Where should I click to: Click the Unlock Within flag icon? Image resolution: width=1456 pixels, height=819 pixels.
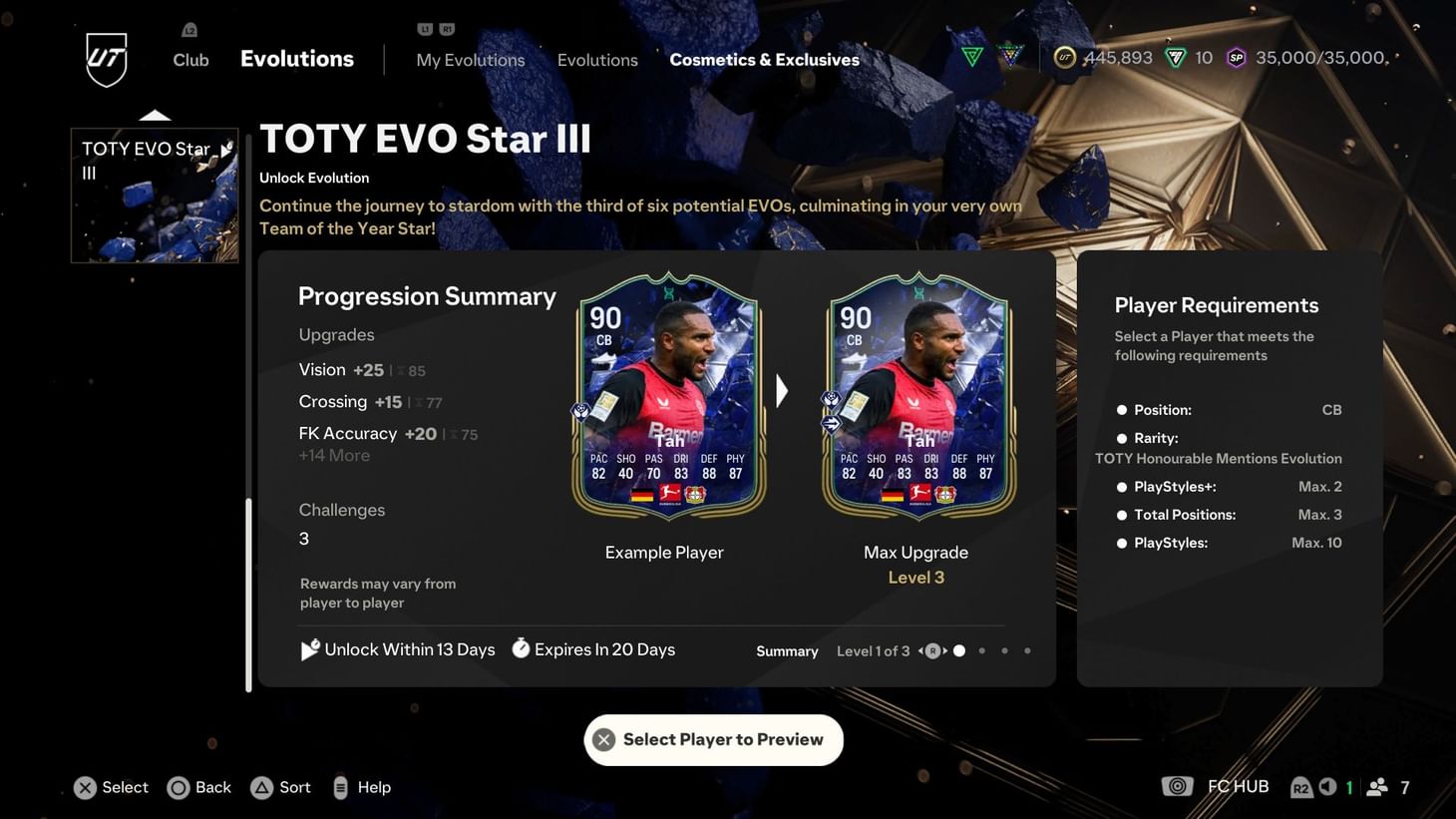[x=310, y=648]
